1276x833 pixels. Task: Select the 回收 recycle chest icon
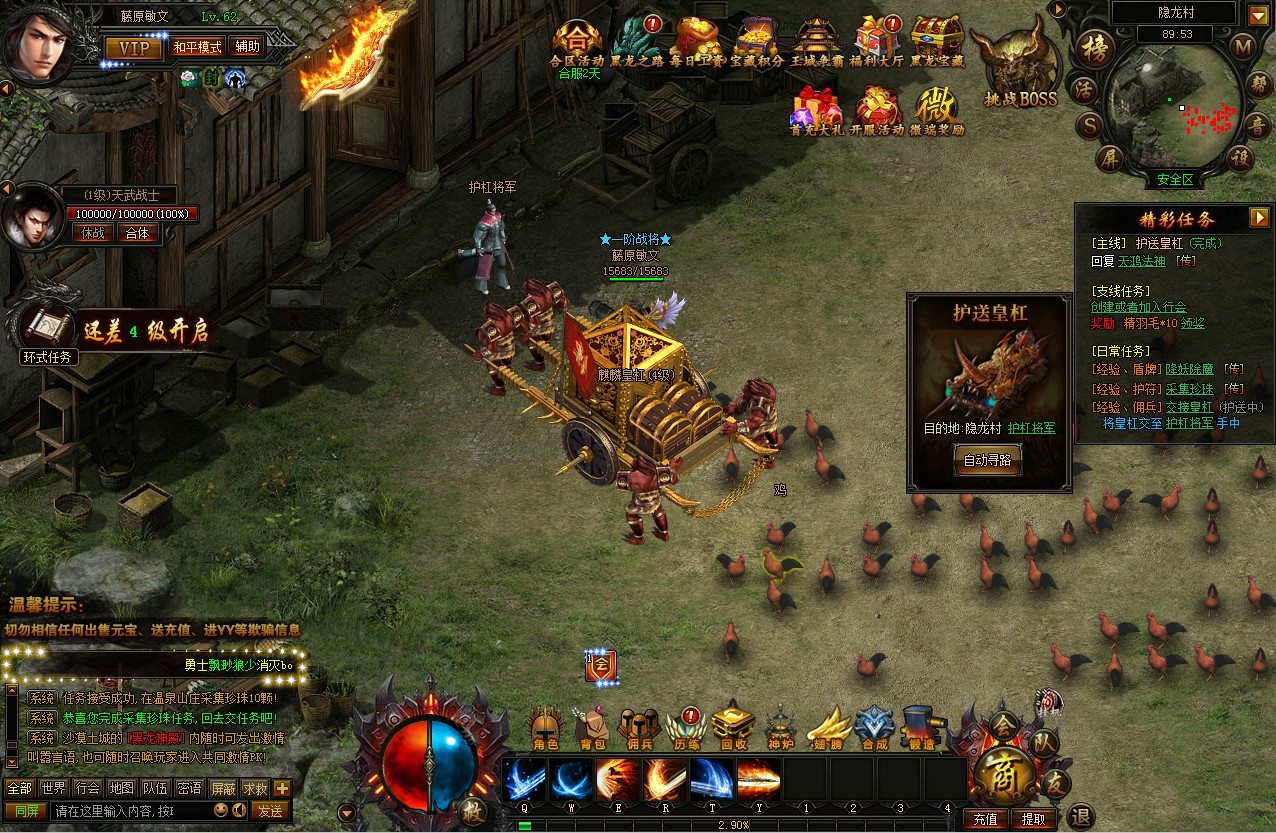(x=733, y=727)
